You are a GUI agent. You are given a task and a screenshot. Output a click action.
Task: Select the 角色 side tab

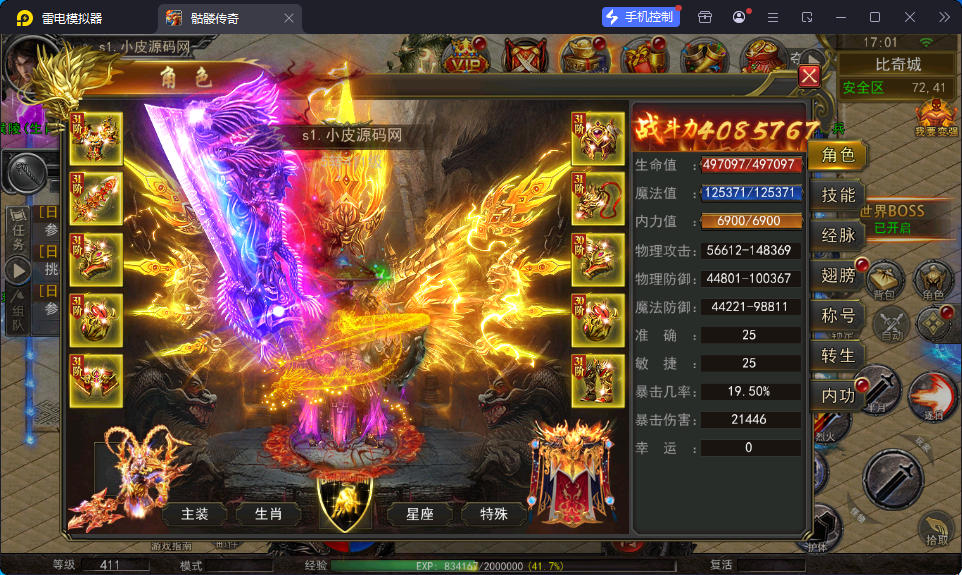838,155
